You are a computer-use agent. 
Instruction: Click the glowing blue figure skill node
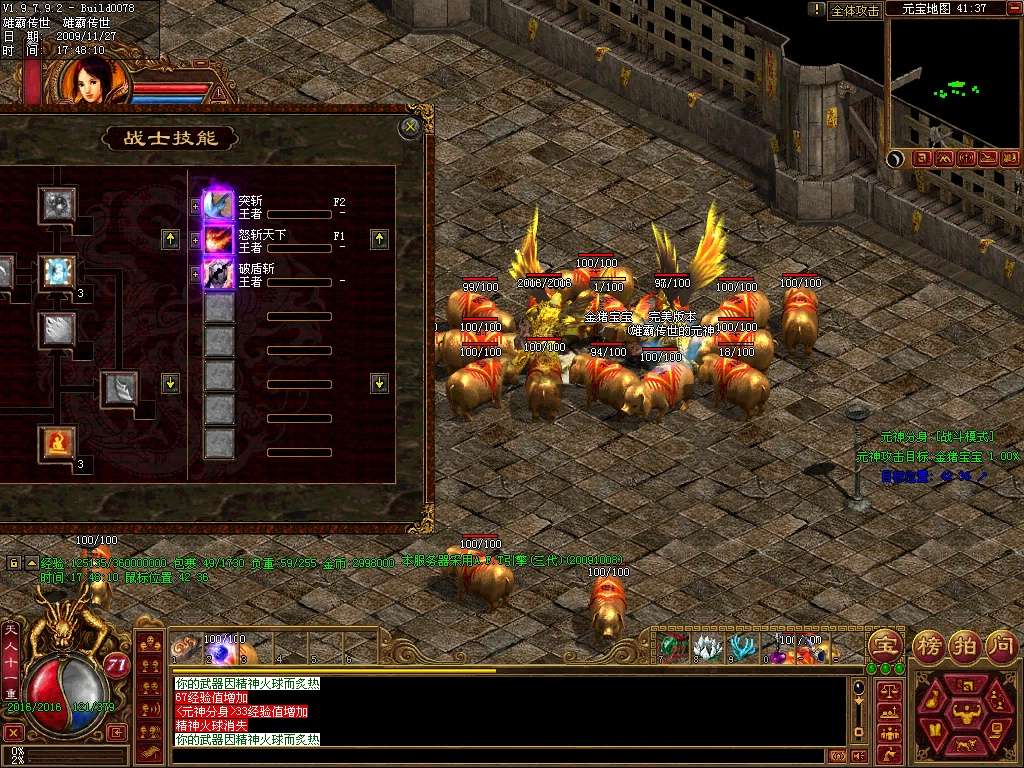(x=57, y=271)
